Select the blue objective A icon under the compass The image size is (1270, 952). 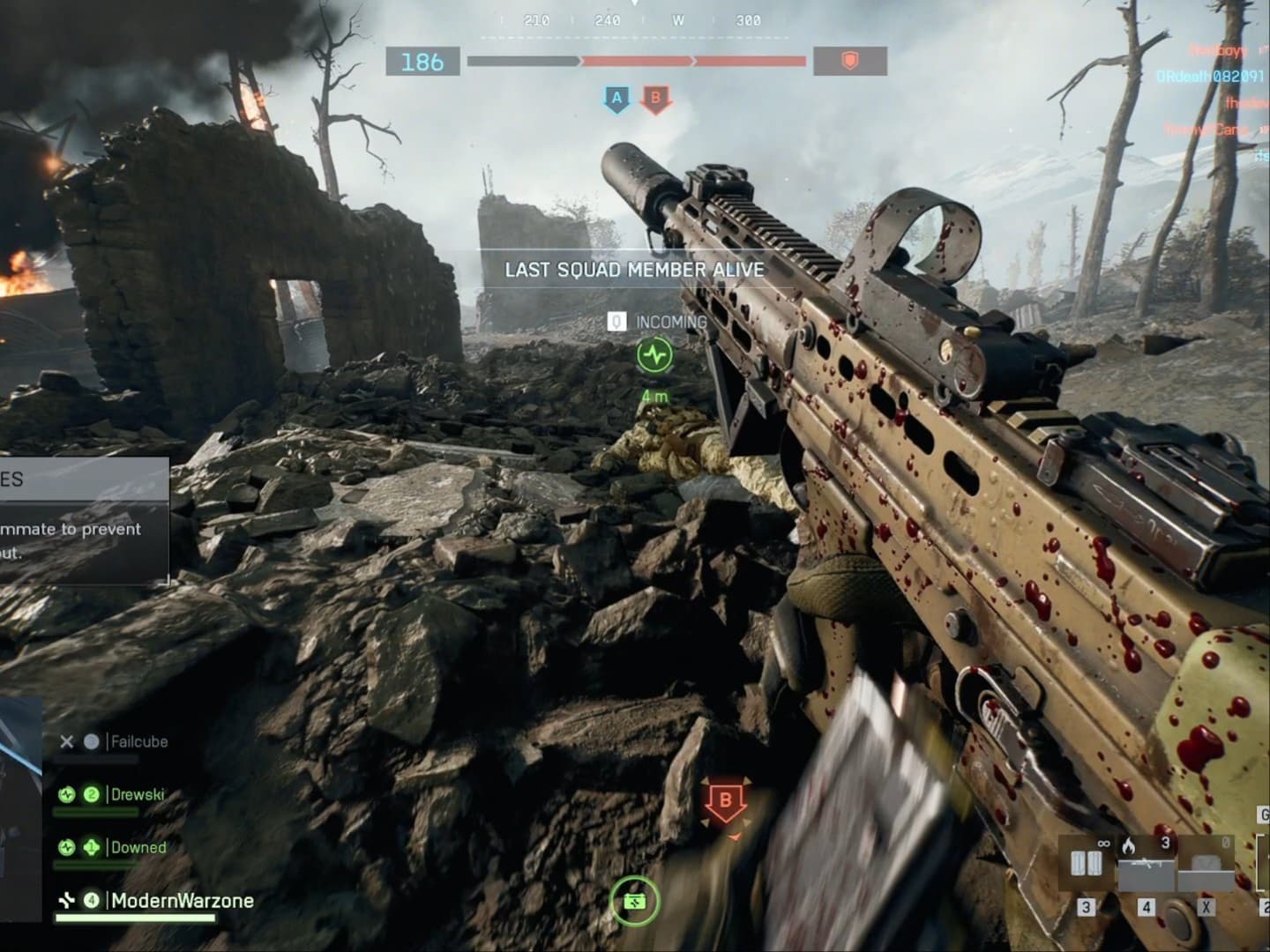point(615,100)
